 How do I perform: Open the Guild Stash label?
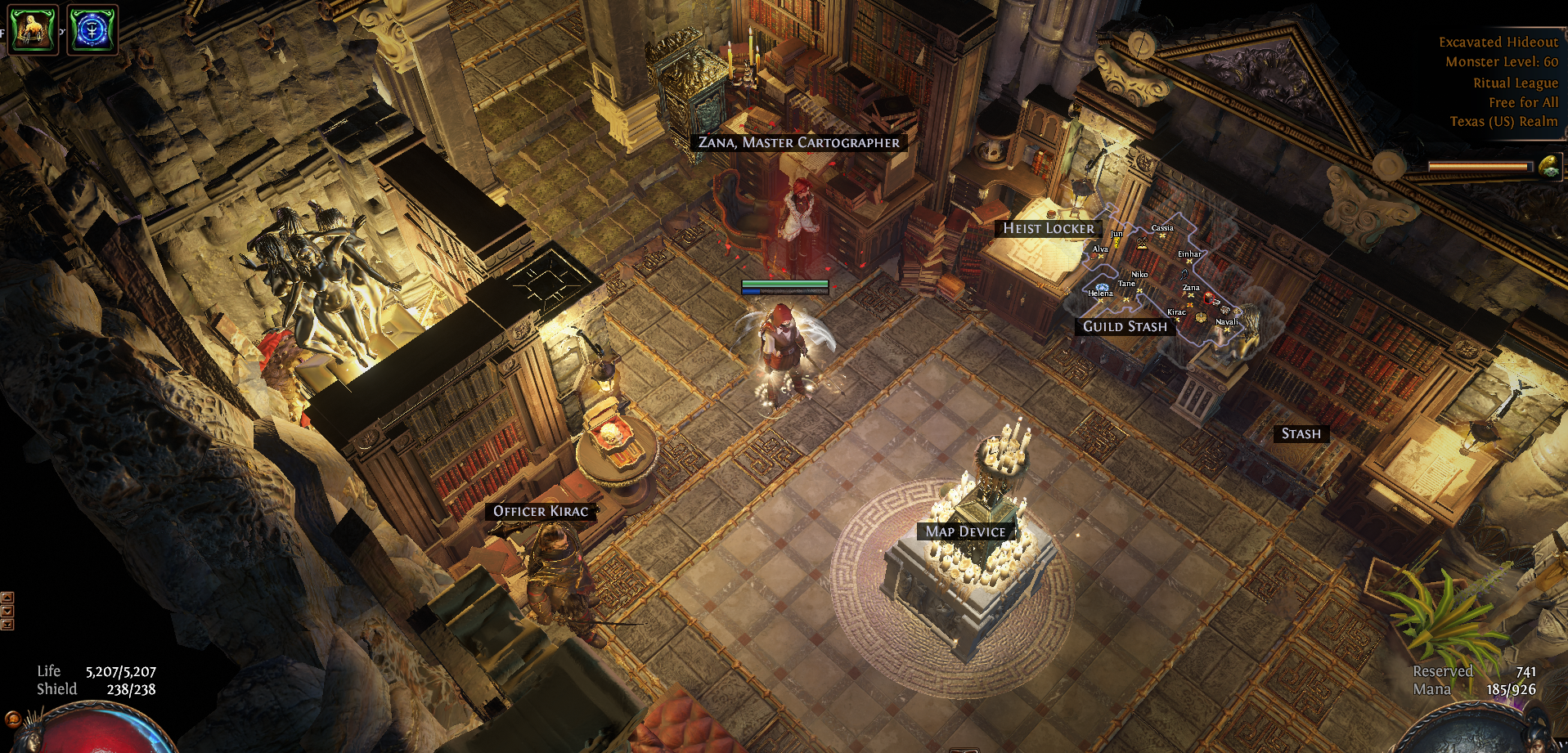coord(1125,327)
